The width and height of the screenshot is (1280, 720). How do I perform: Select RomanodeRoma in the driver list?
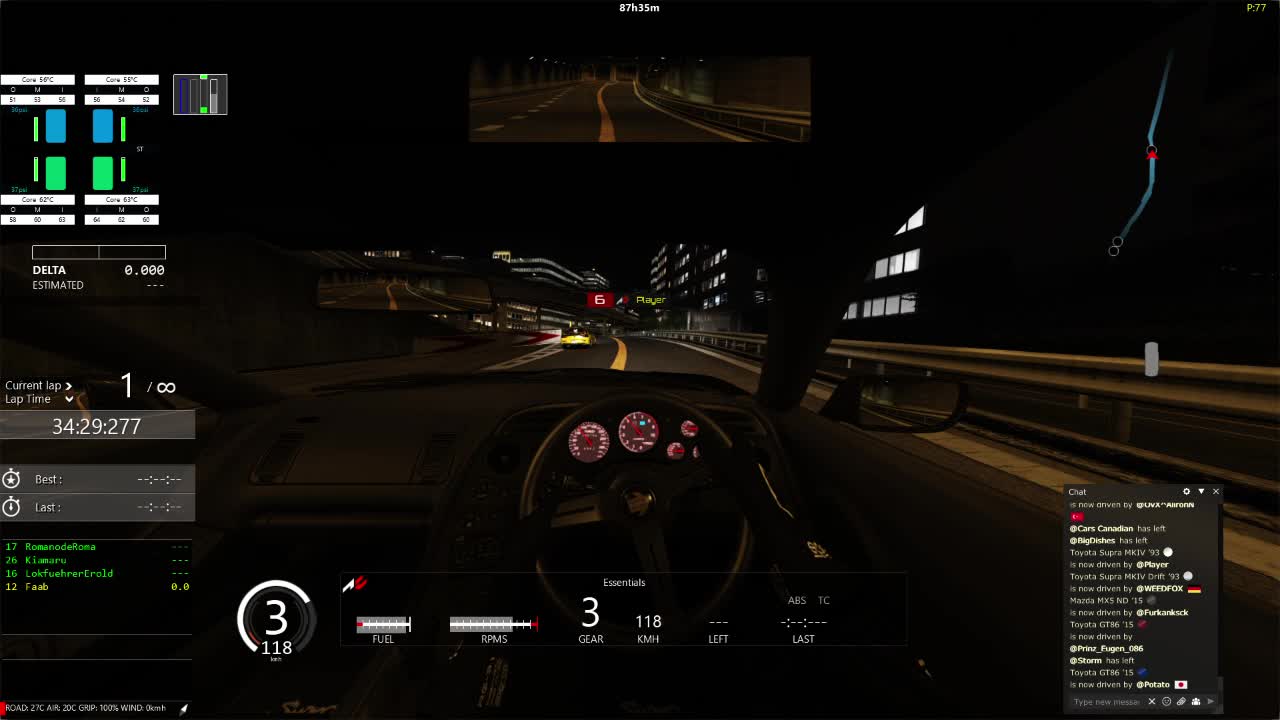60,547
